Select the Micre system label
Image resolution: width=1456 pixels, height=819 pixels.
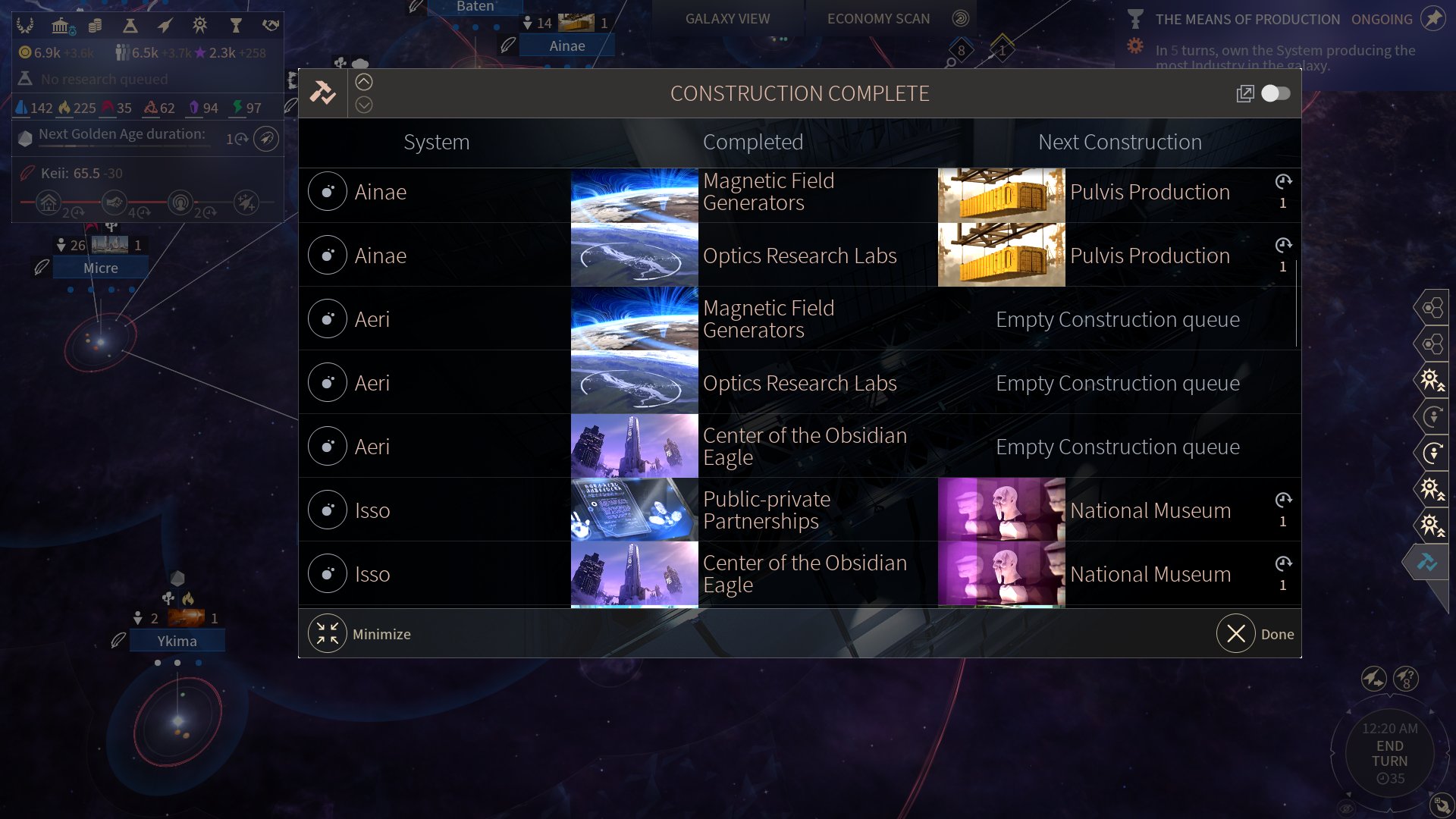(101, 268)
